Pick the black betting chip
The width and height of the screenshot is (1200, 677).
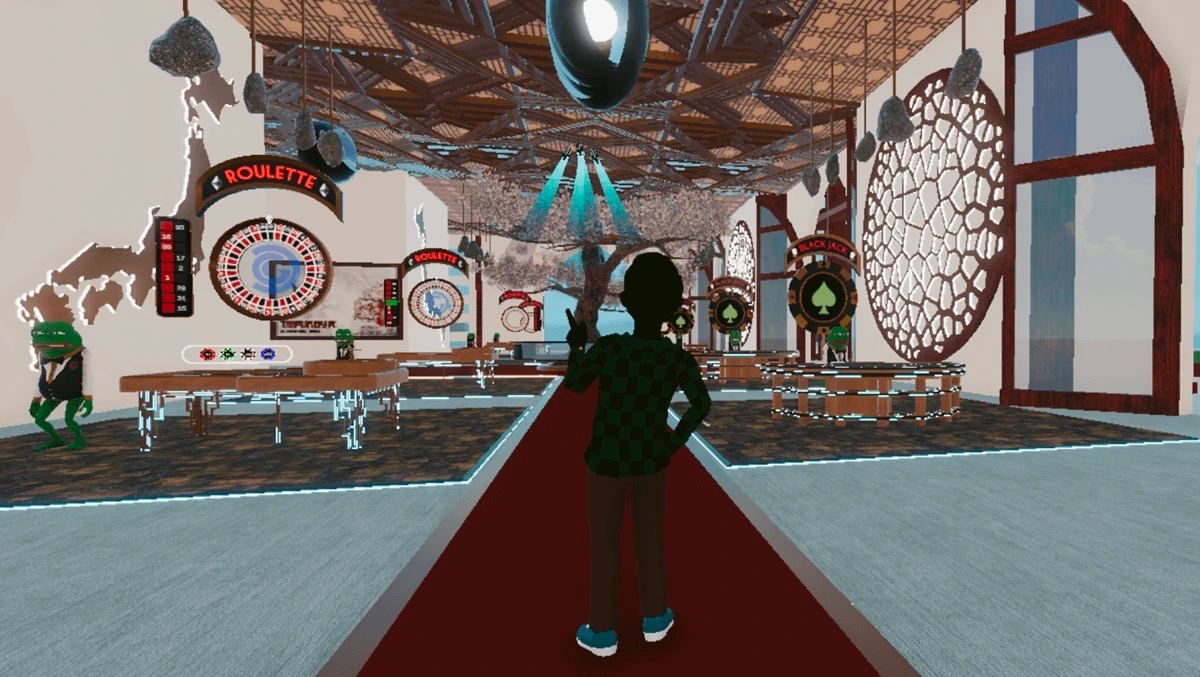pos(247,354)
